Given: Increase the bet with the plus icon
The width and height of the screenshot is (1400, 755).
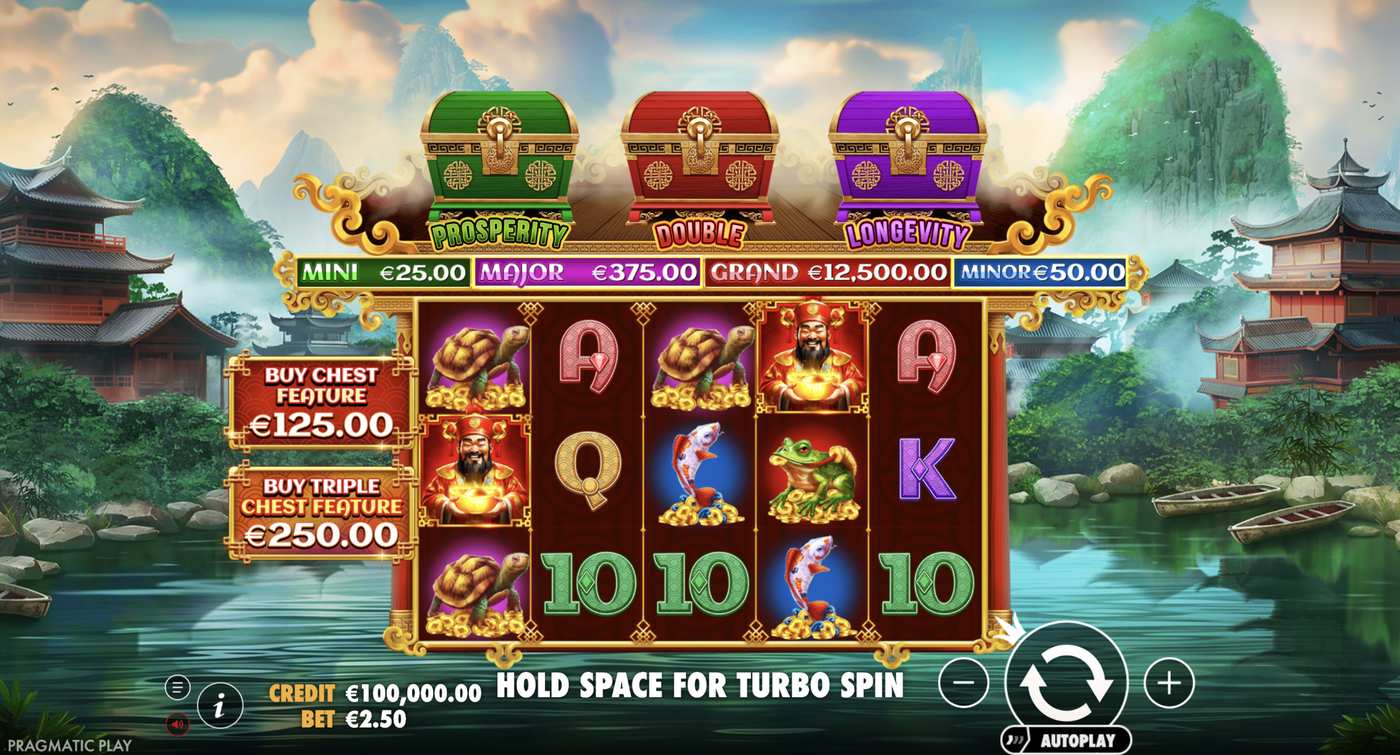Looking at the screenshot, I should (1168, 681).
